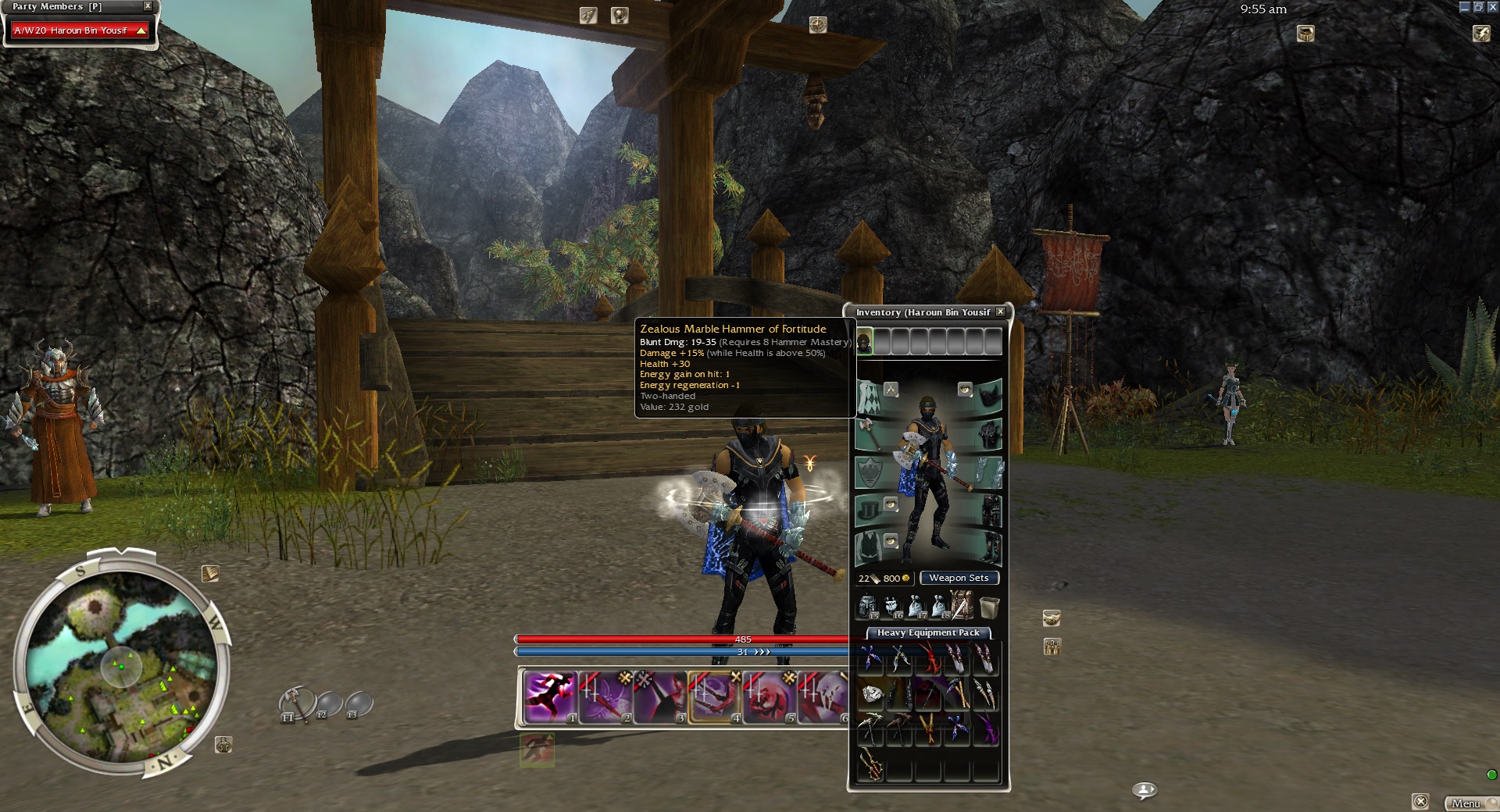This screenshot has height=812, width=1500.
Task: Click the compass minimap
Action: tap(122, 666)
